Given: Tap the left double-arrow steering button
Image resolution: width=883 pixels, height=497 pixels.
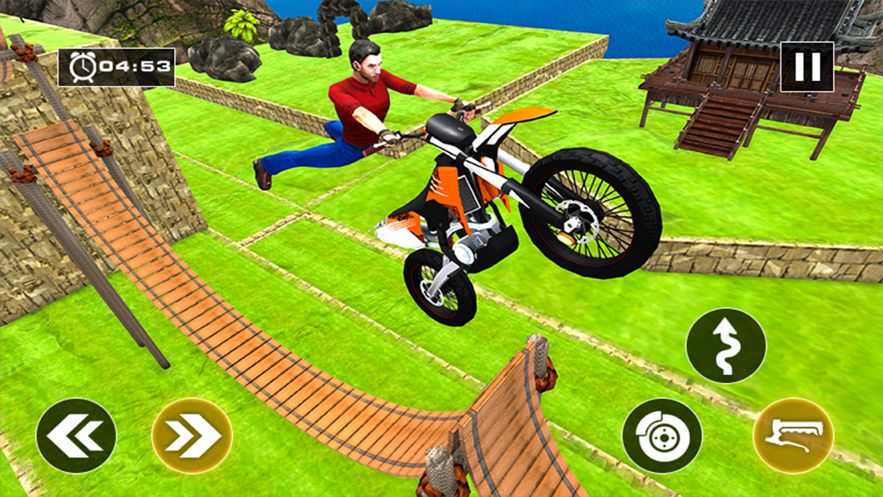Looking at the screenshot, I should coord(76,435).
